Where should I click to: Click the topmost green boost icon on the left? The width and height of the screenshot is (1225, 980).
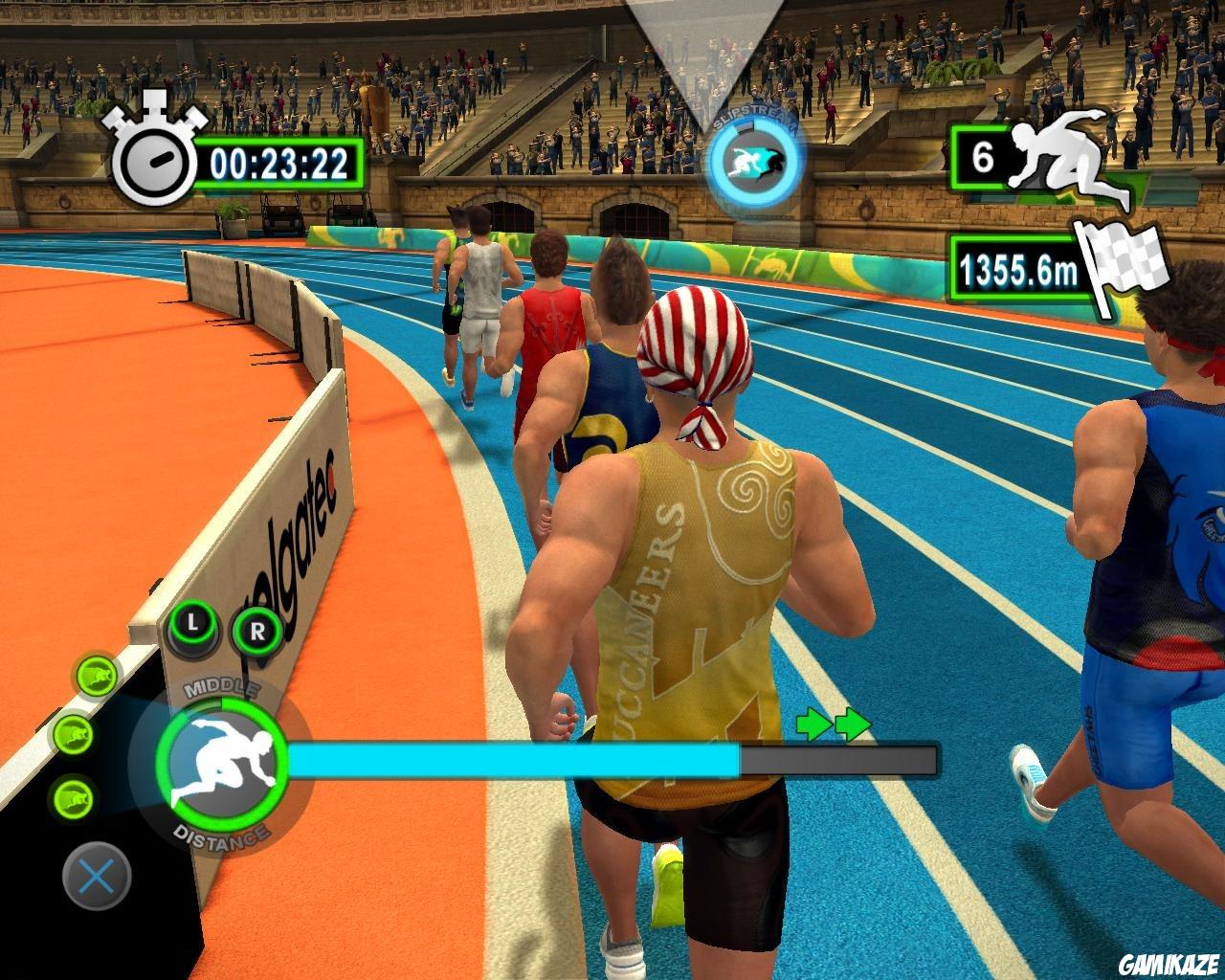click(95, 676)
